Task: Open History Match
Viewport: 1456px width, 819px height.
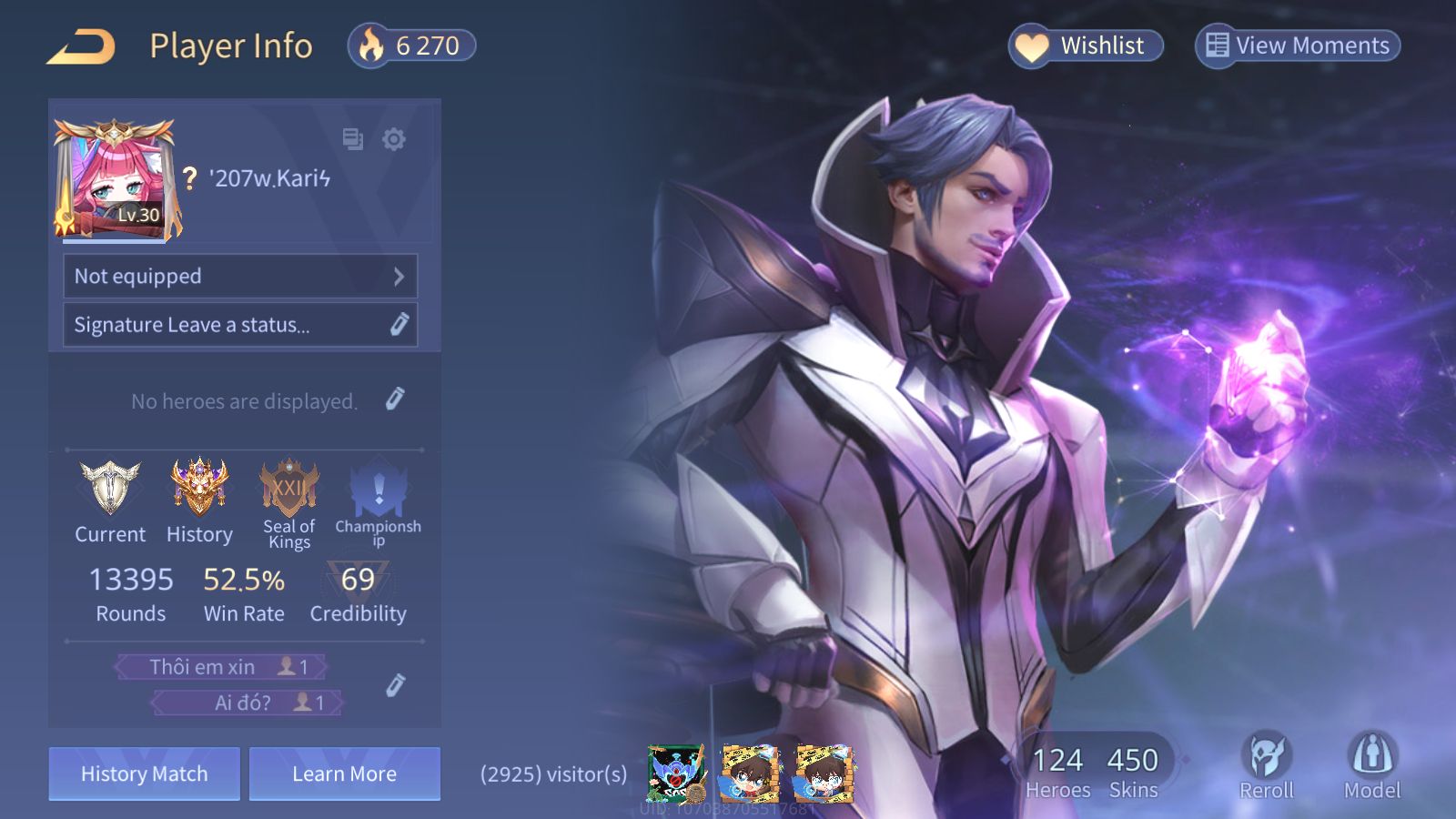Action: 145,773
